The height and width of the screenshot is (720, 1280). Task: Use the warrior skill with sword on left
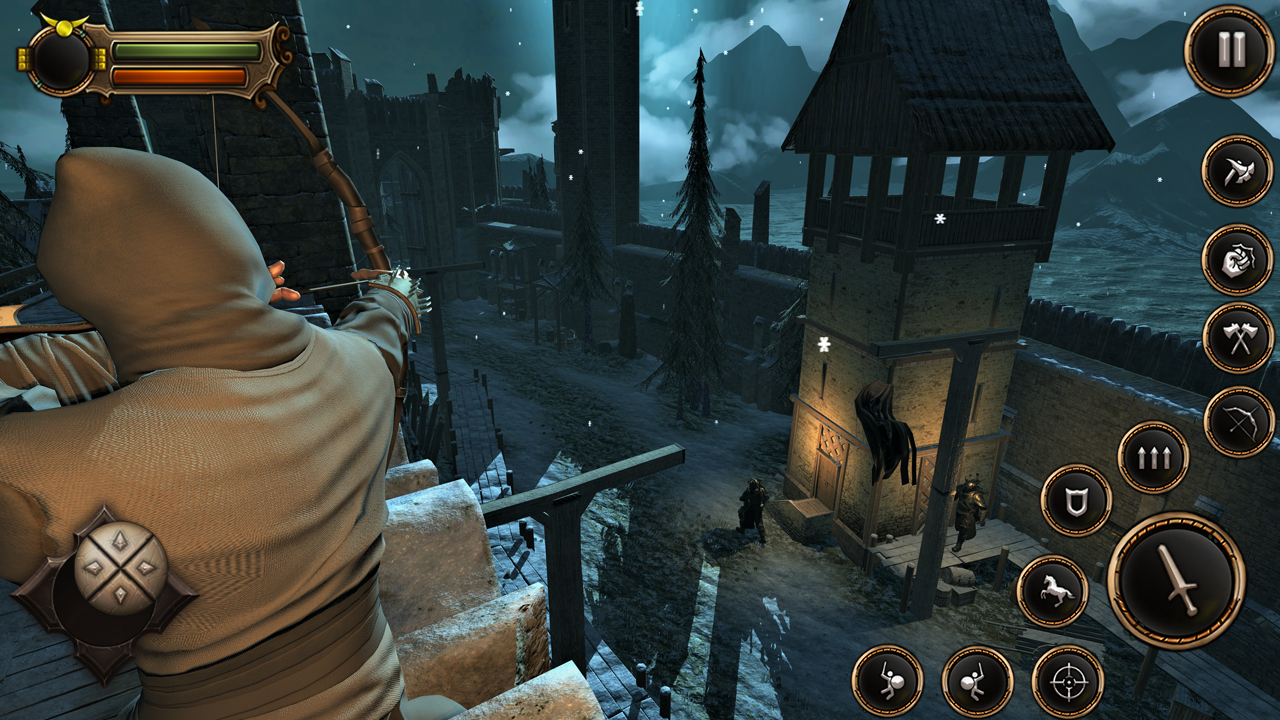click(887, 681)
